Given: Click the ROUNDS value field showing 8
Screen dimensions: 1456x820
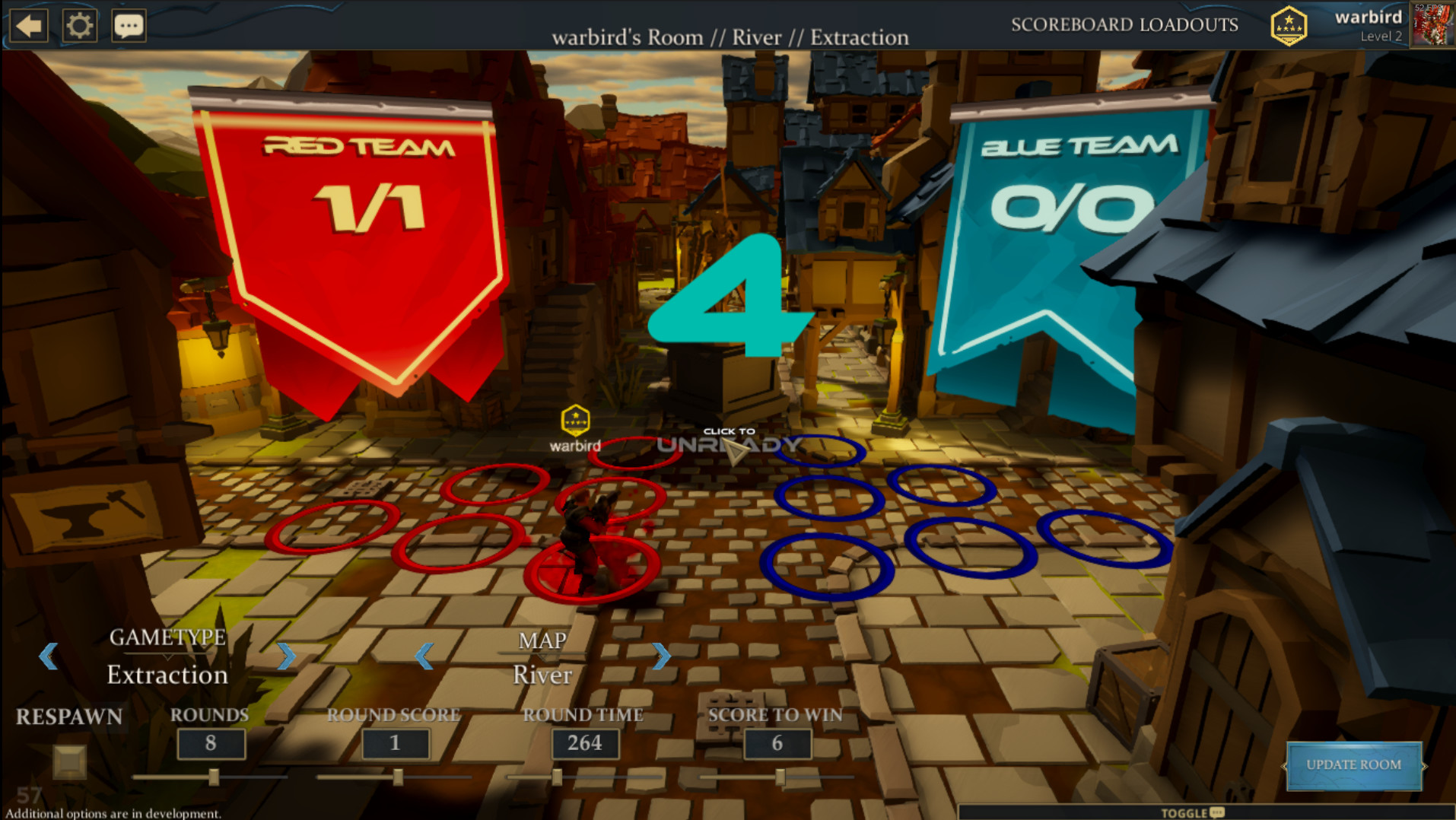Looking at the screenshot, I should click(x=211, y=743).
